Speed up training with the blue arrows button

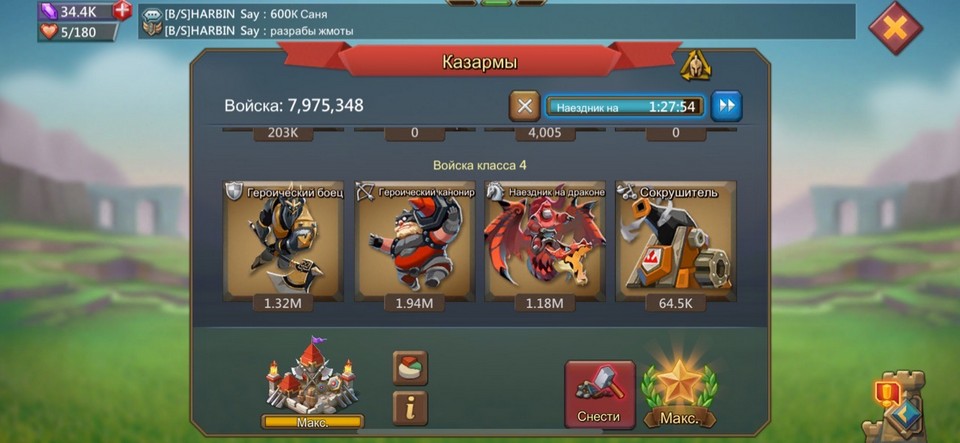726,105
